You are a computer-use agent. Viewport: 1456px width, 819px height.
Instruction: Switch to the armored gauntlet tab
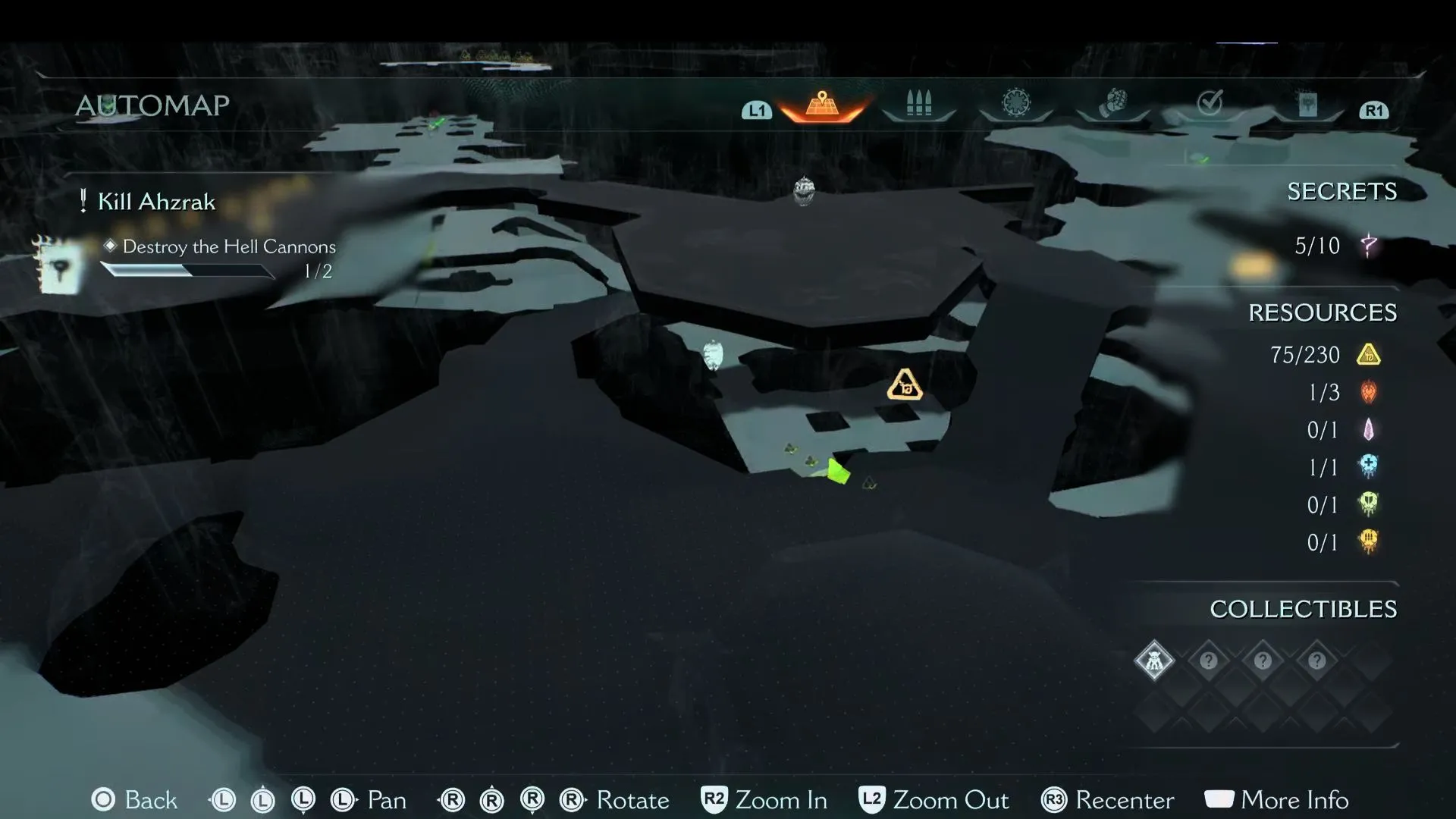pos(1112,103)
